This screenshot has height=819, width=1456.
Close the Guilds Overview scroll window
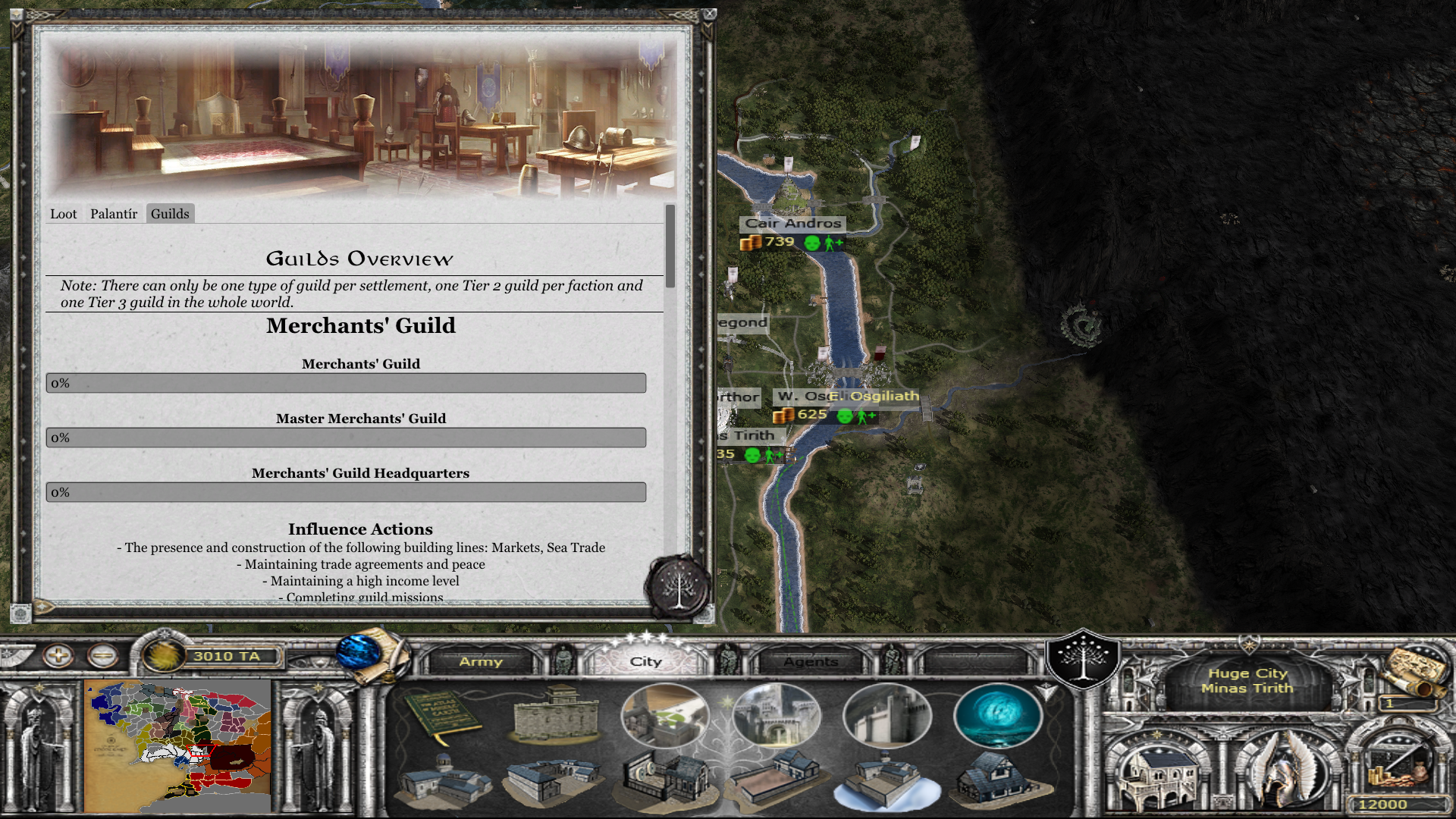point(709,14)
